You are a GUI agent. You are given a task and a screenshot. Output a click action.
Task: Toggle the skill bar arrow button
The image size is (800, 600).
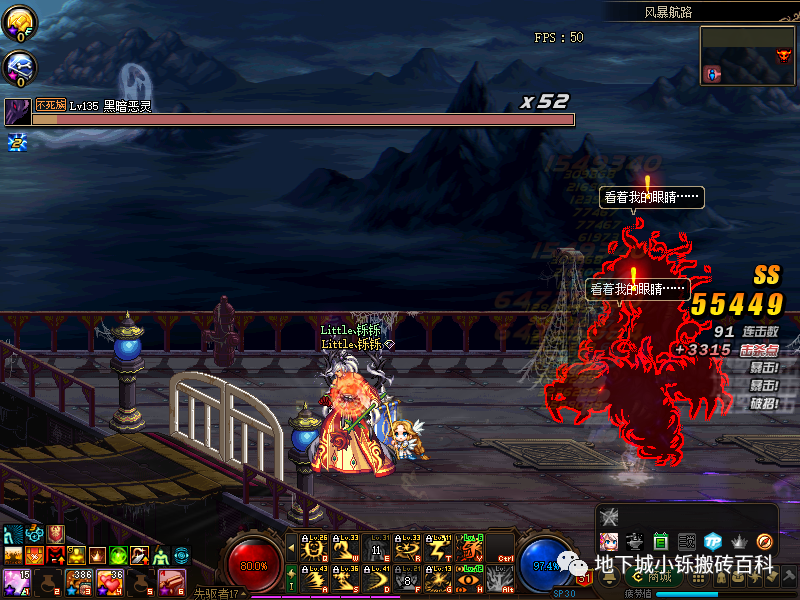coord(291,549)
